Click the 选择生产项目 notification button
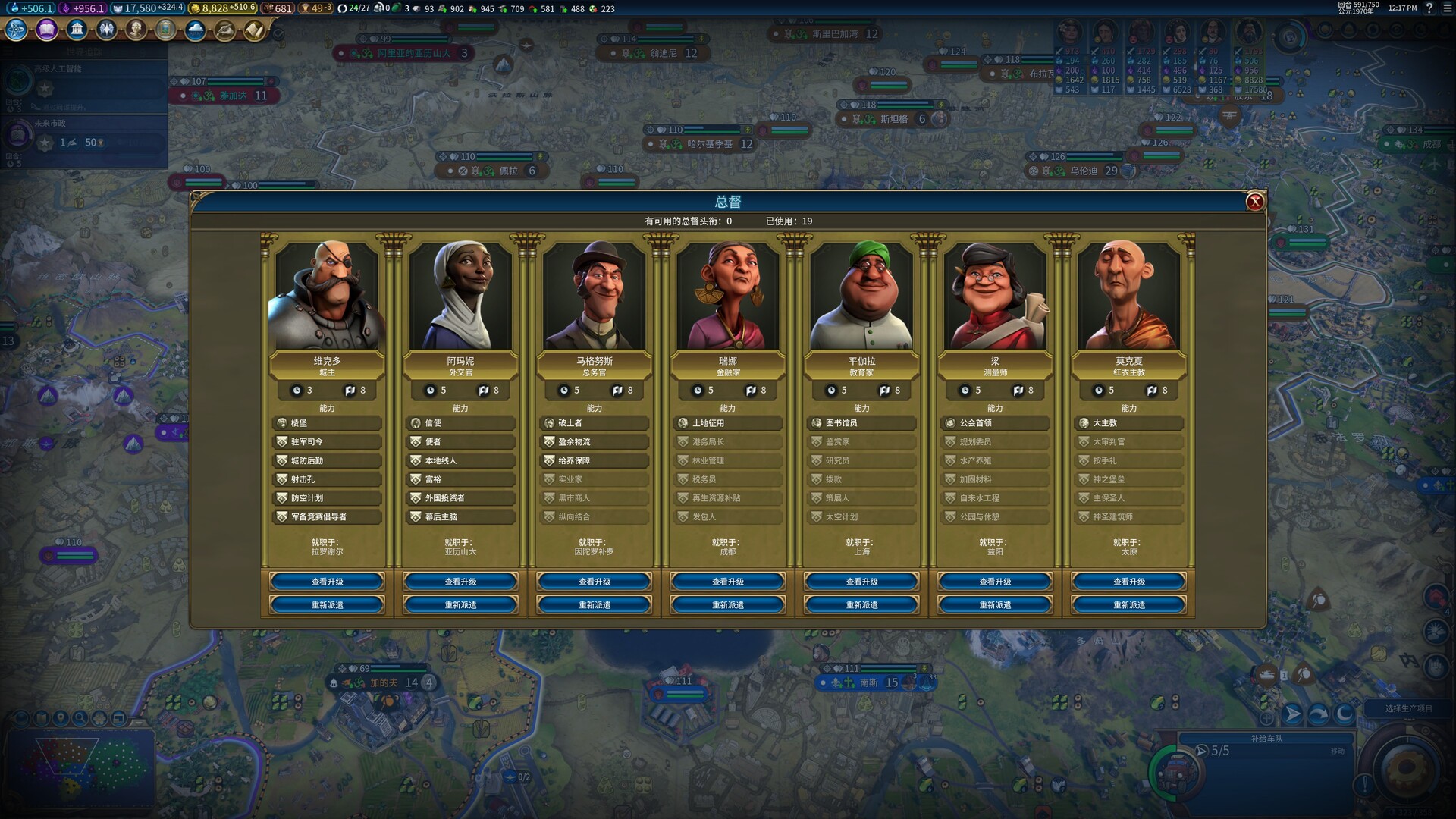Viewport: 1456px width, 819px height. (x=1408, y=708)
